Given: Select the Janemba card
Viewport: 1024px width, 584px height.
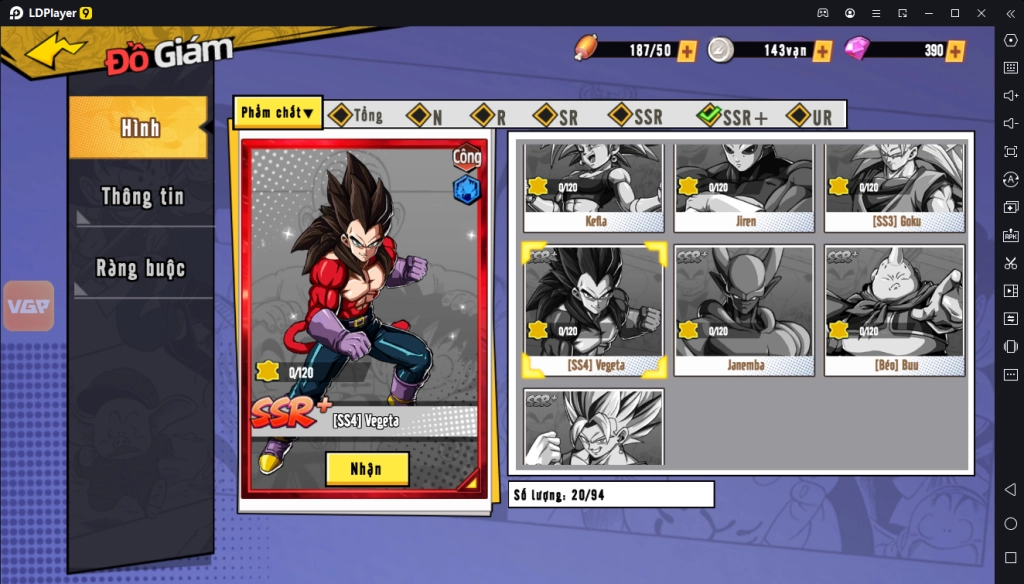Looking at the screenshot, I should point(744,310).
